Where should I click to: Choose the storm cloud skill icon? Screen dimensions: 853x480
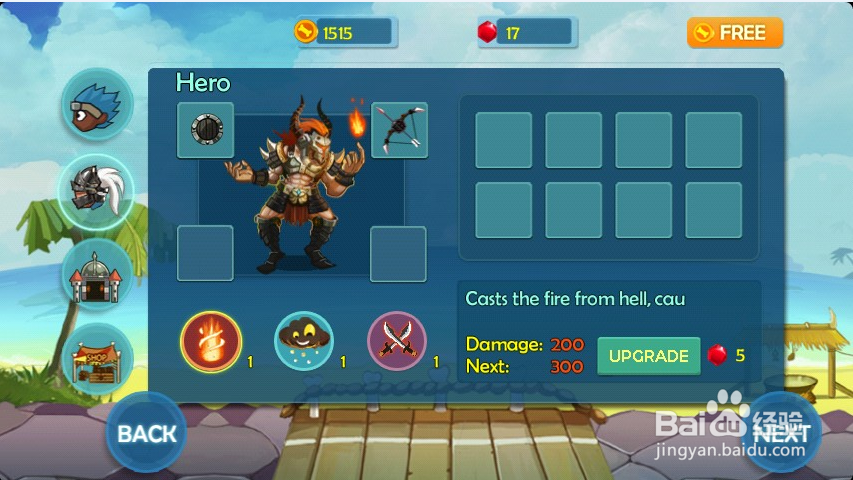304,341
